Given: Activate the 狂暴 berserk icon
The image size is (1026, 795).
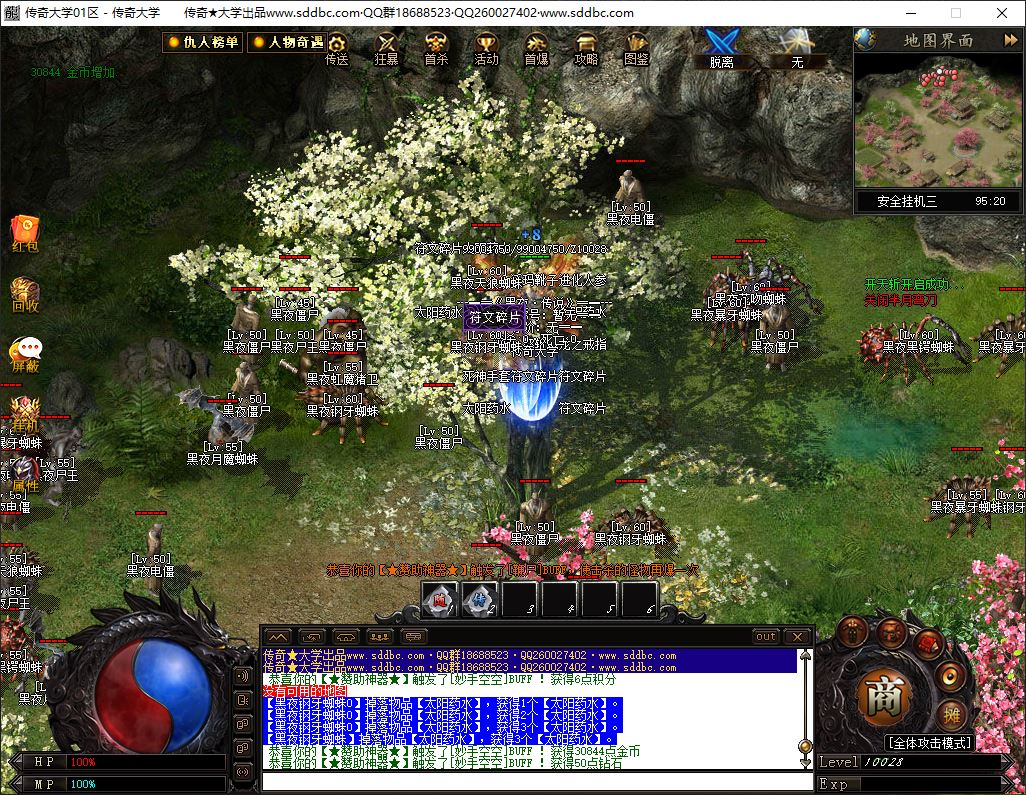Looking at the screenshot, I should (x=386, y=47).
